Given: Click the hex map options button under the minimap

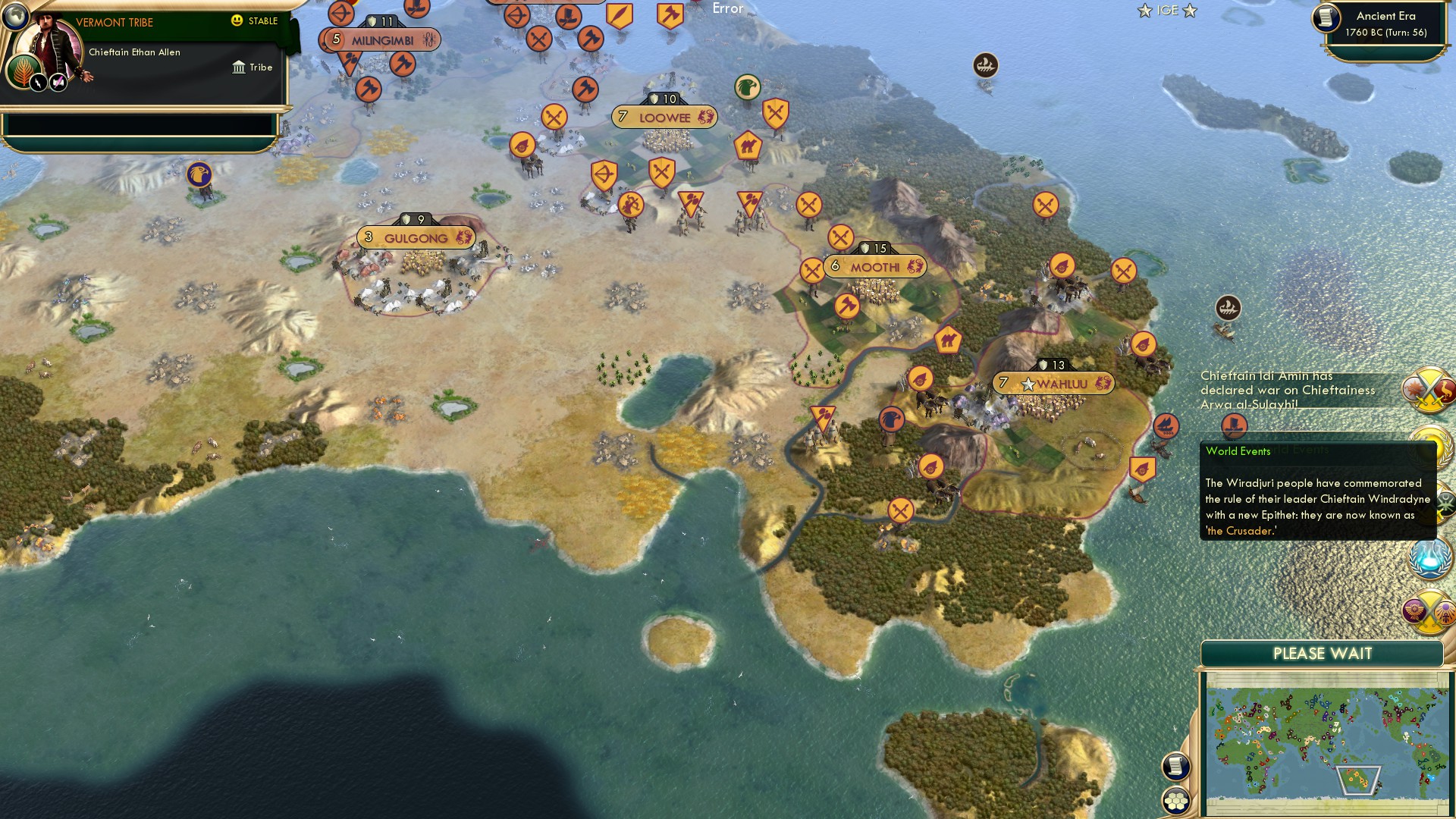Looking at the screenshot, I should [1175, 800].
